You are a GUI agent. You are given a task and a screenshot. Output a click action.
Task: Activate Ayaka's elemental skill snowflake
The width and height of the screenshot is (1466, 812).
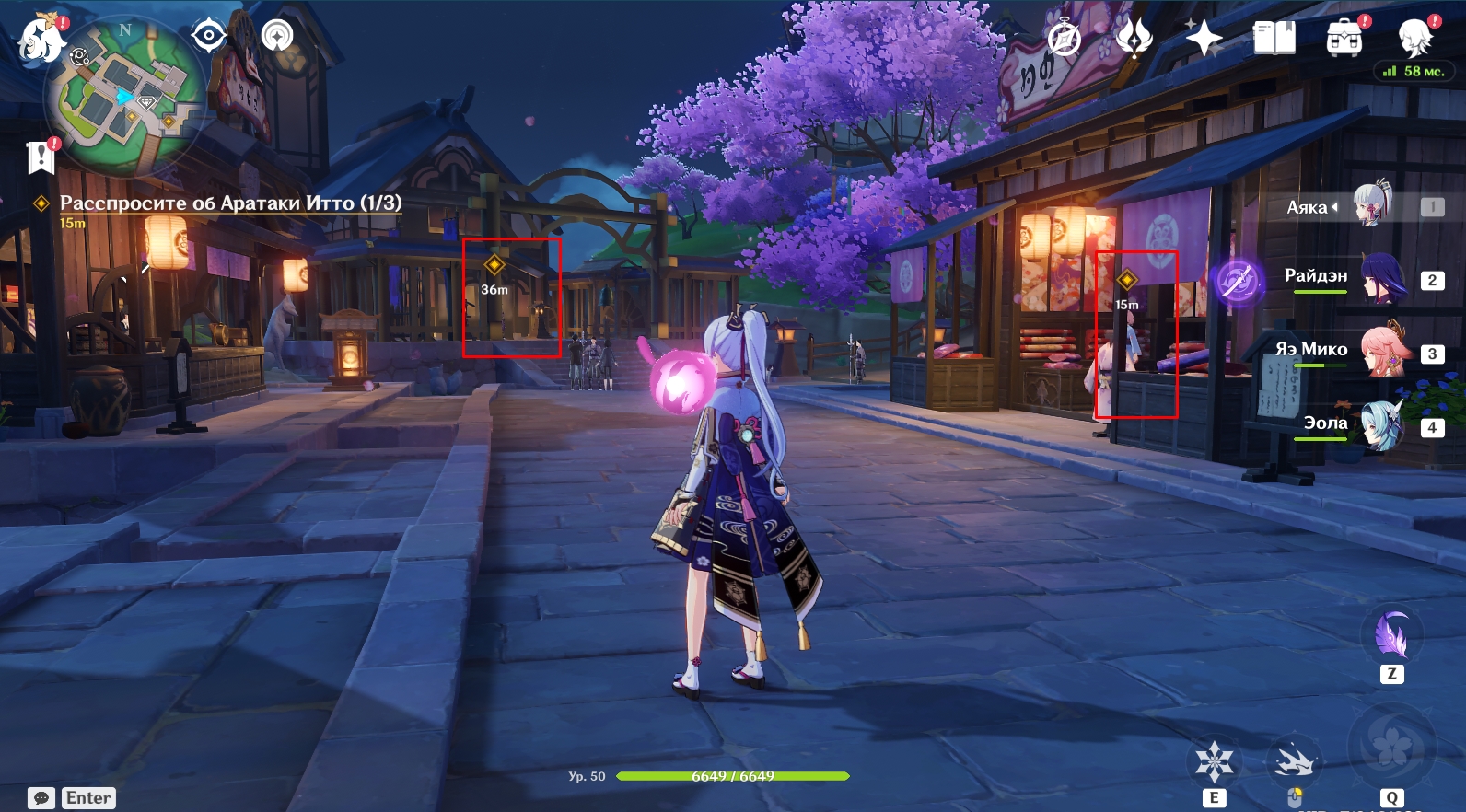click(1214, 762)
